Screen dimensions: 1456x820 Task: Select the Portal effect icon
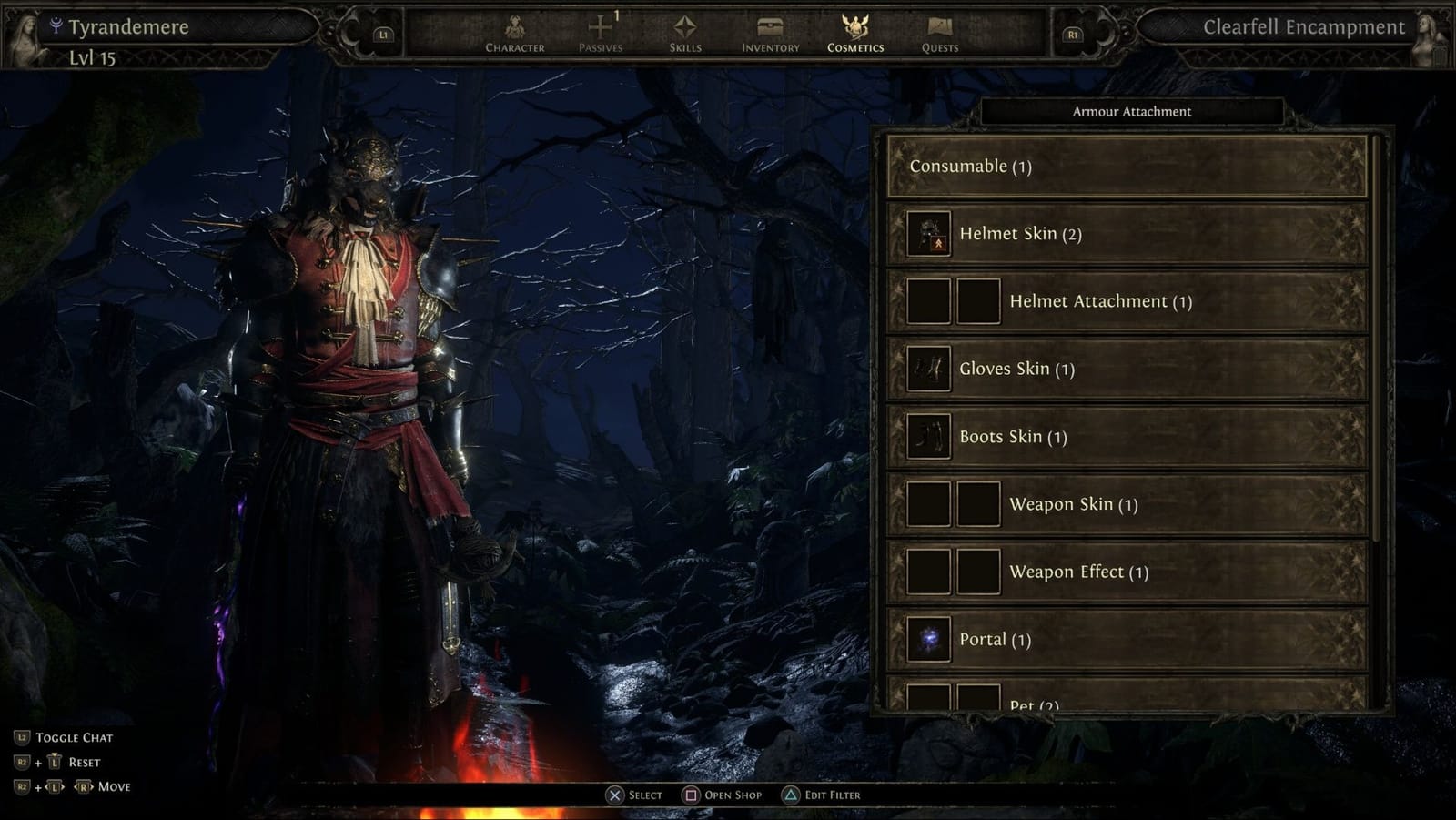(927, 639)
